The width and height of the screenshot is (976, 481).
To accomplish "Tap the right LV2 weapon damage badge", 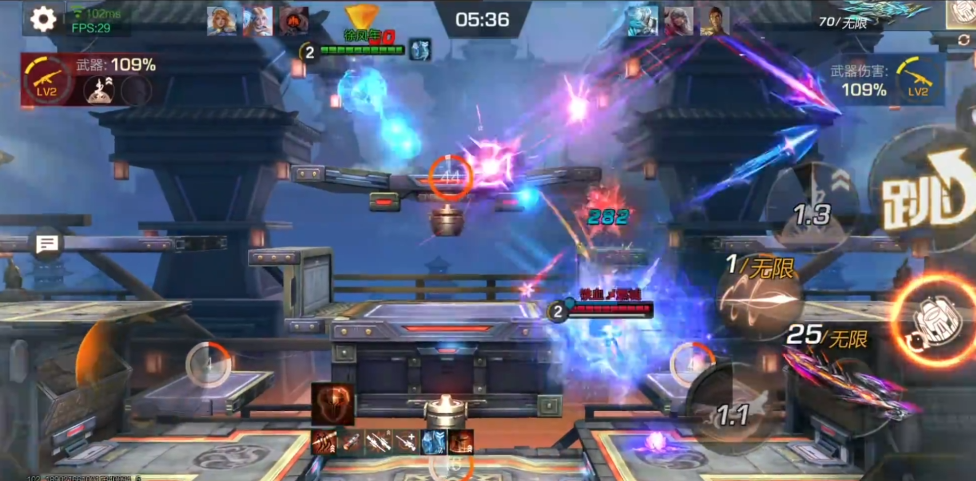I will pos(918,79).
